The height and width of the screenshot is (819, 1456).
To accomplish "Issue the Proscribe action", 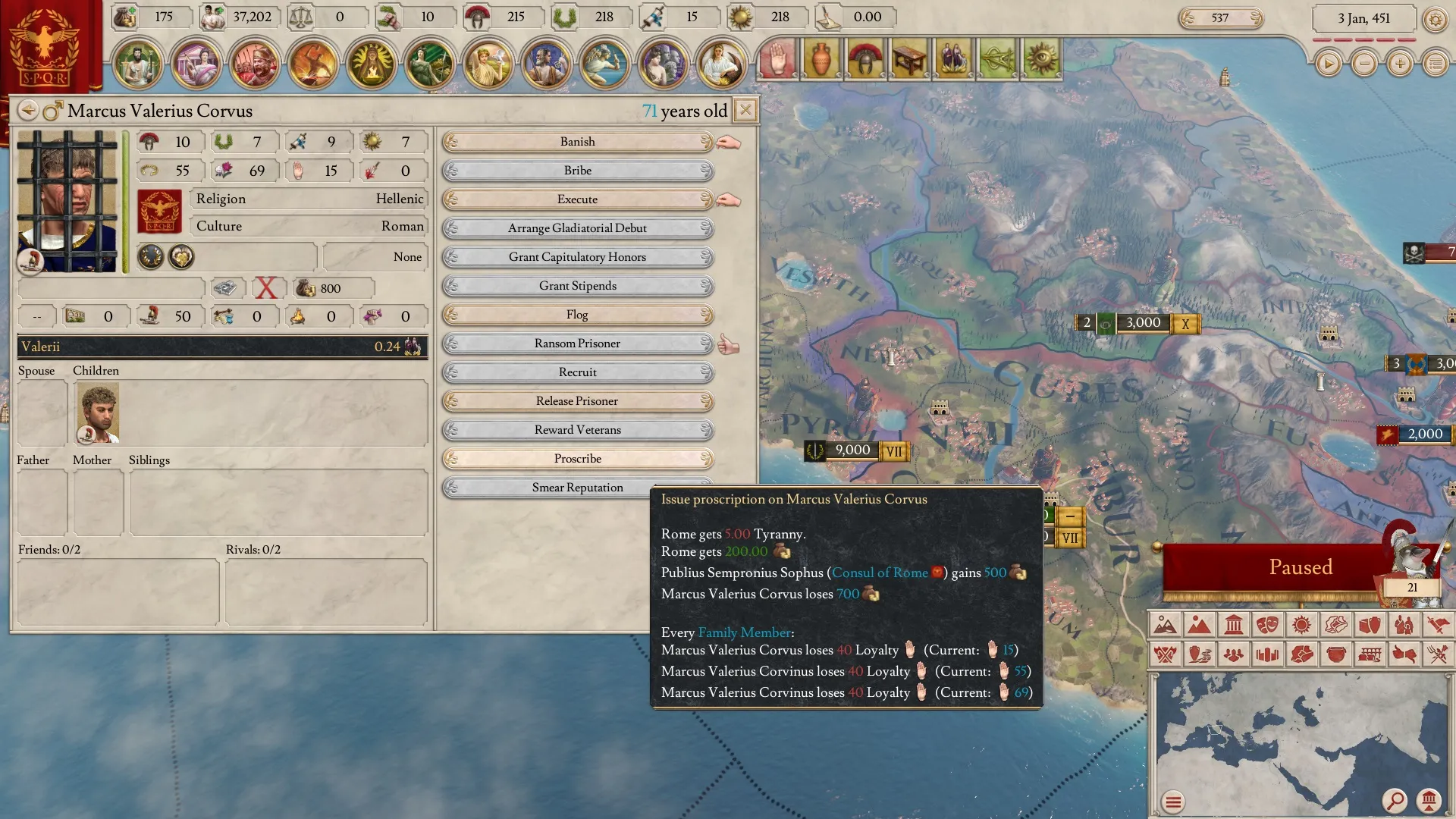I will 577,459.
